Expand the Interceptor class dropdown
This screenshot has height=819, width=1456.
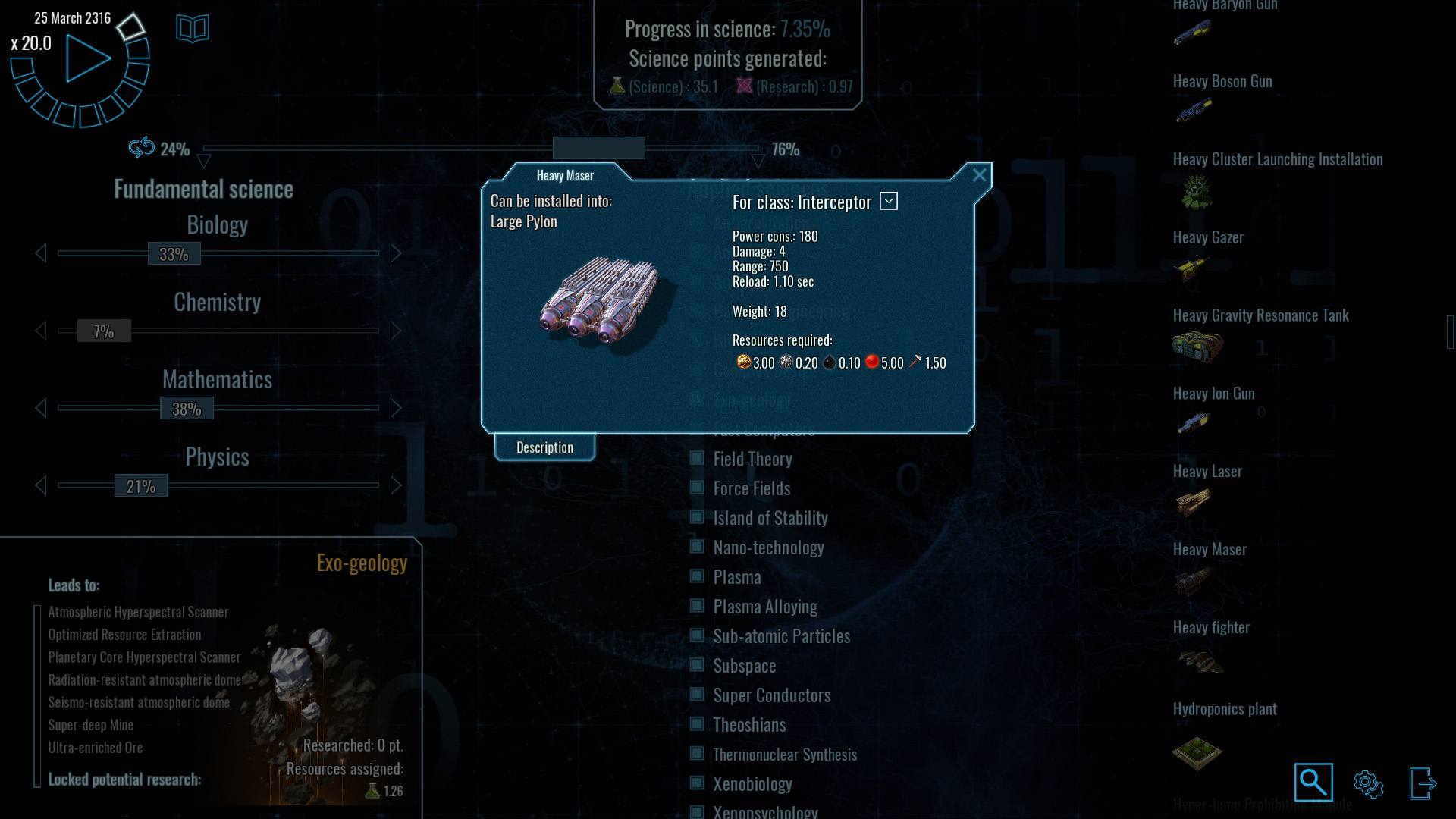(889, 201)
